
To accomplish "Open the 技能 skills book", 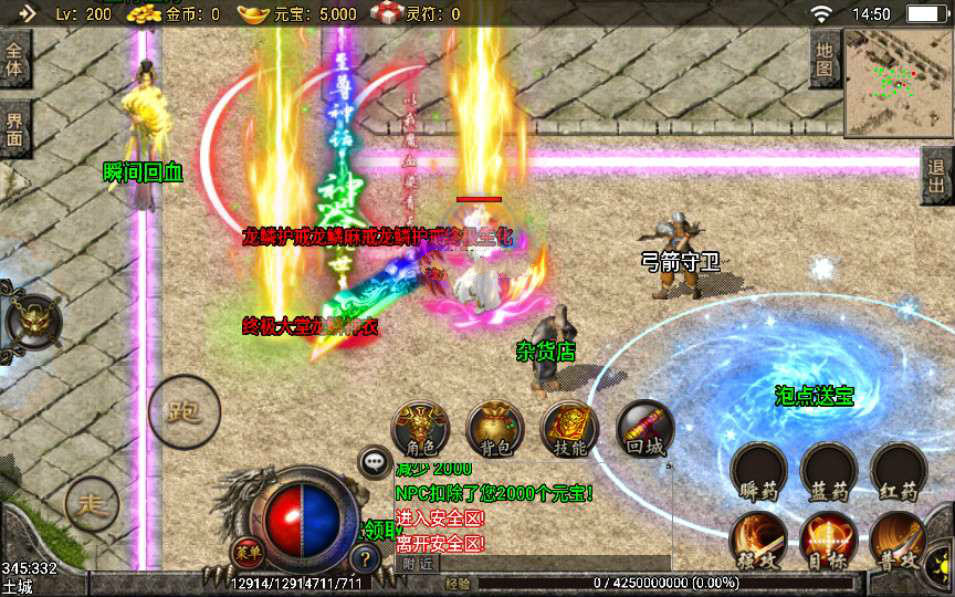I will [x=569, y=429].
